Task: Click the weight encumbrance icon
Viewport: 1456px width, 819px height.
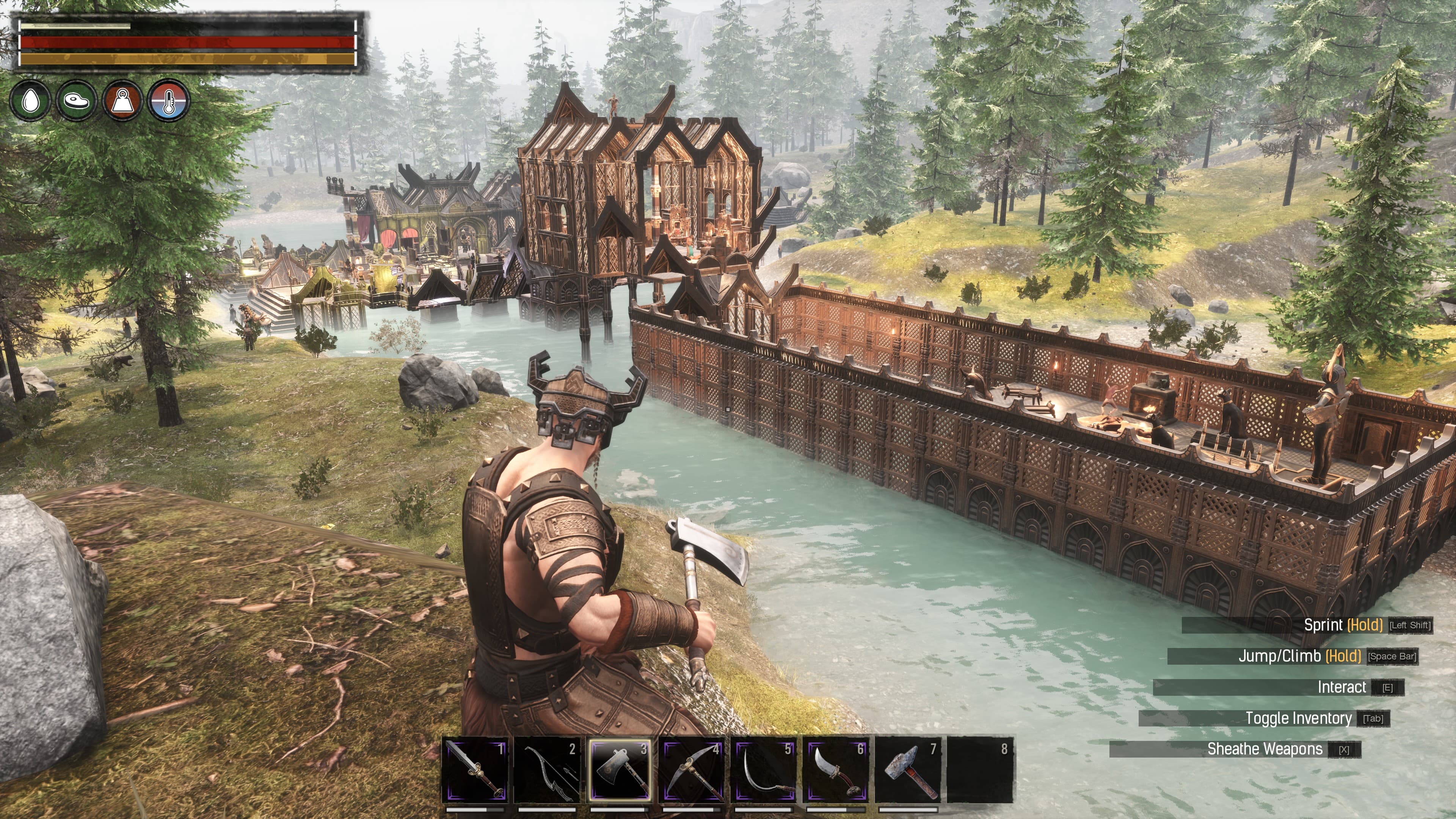Action: click(x=122, y=100)
